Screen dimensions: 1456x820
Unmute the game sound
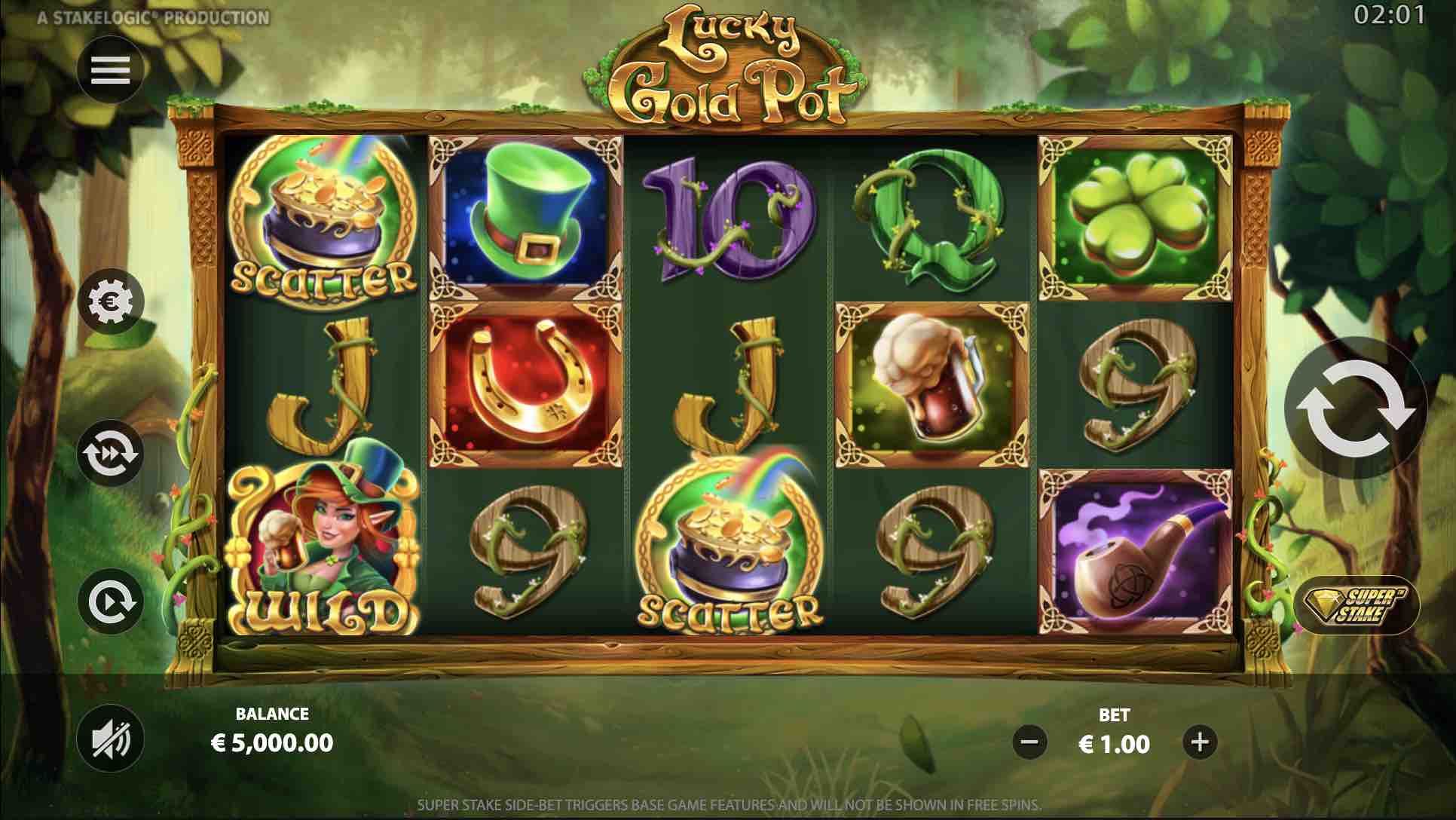click(111, 739)
